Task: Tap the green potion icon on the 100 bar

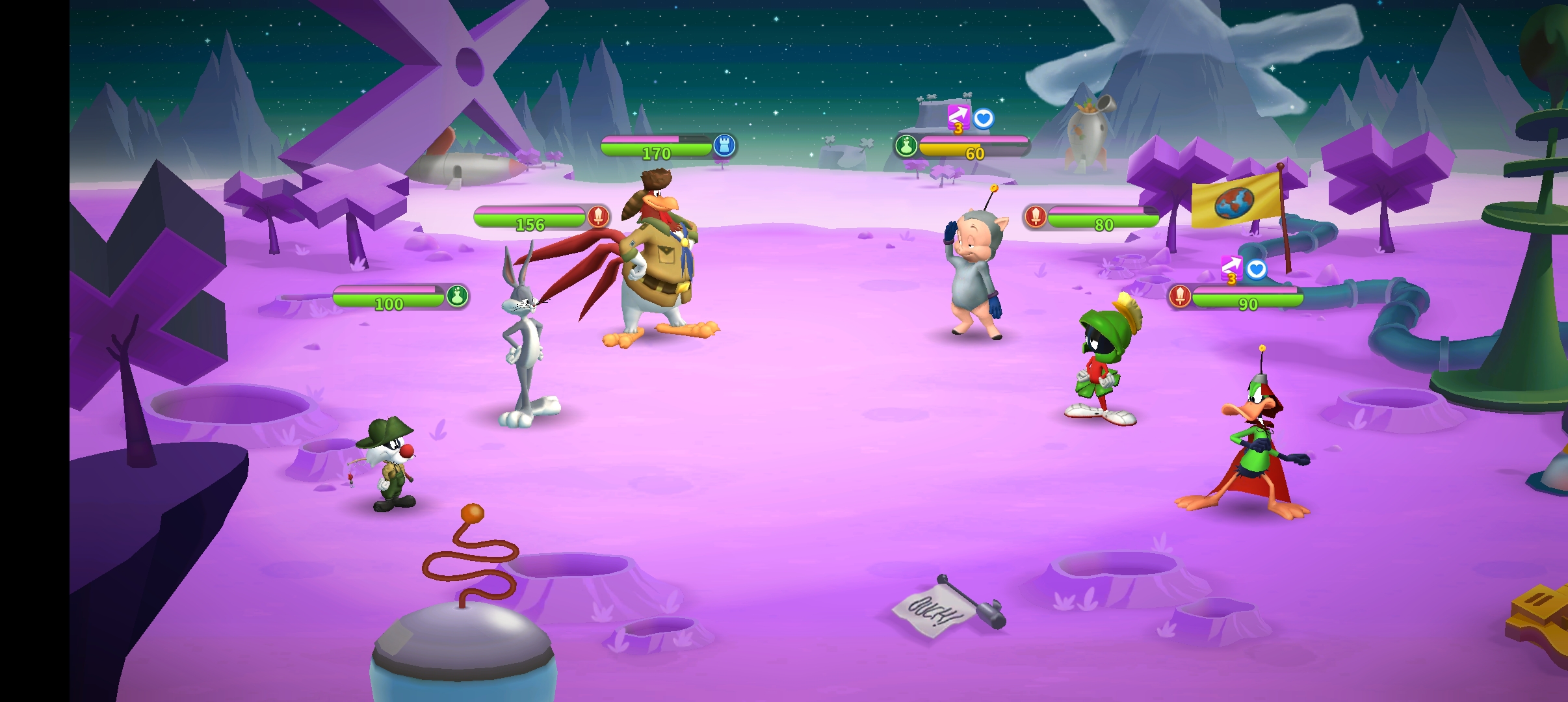Action: tap(457, 296)
